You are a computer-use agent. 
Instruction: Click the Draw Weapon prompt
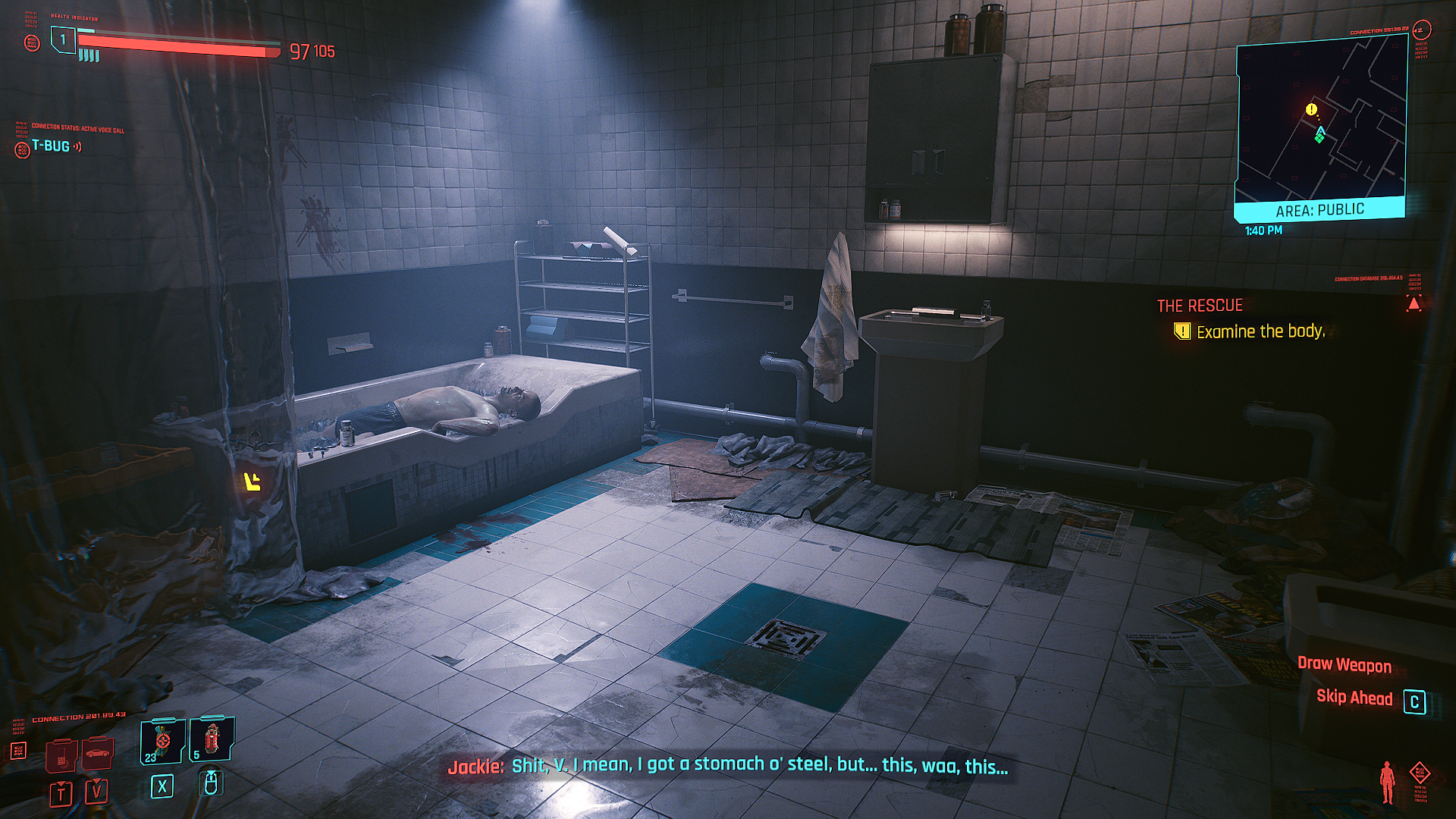[x=1344, y=665]
